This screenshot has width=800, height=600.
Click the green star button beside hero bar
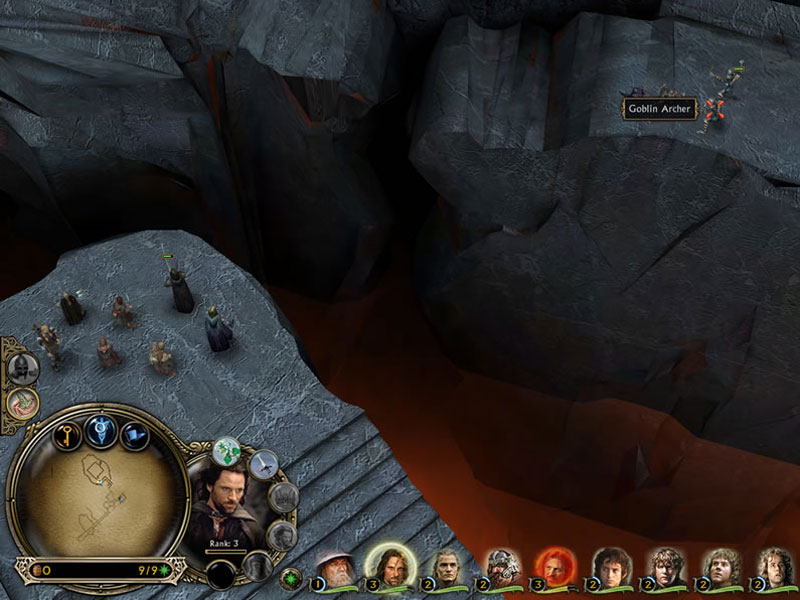click(291, 577)
